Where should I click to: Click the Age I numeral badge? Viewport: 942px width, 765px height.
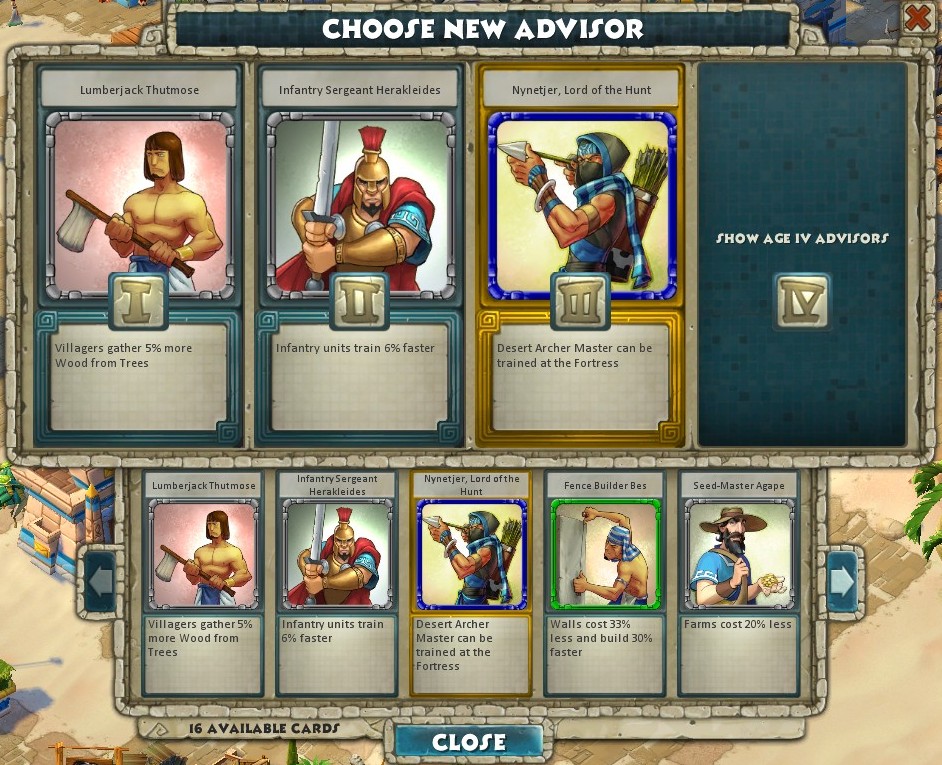coord(138,301)
